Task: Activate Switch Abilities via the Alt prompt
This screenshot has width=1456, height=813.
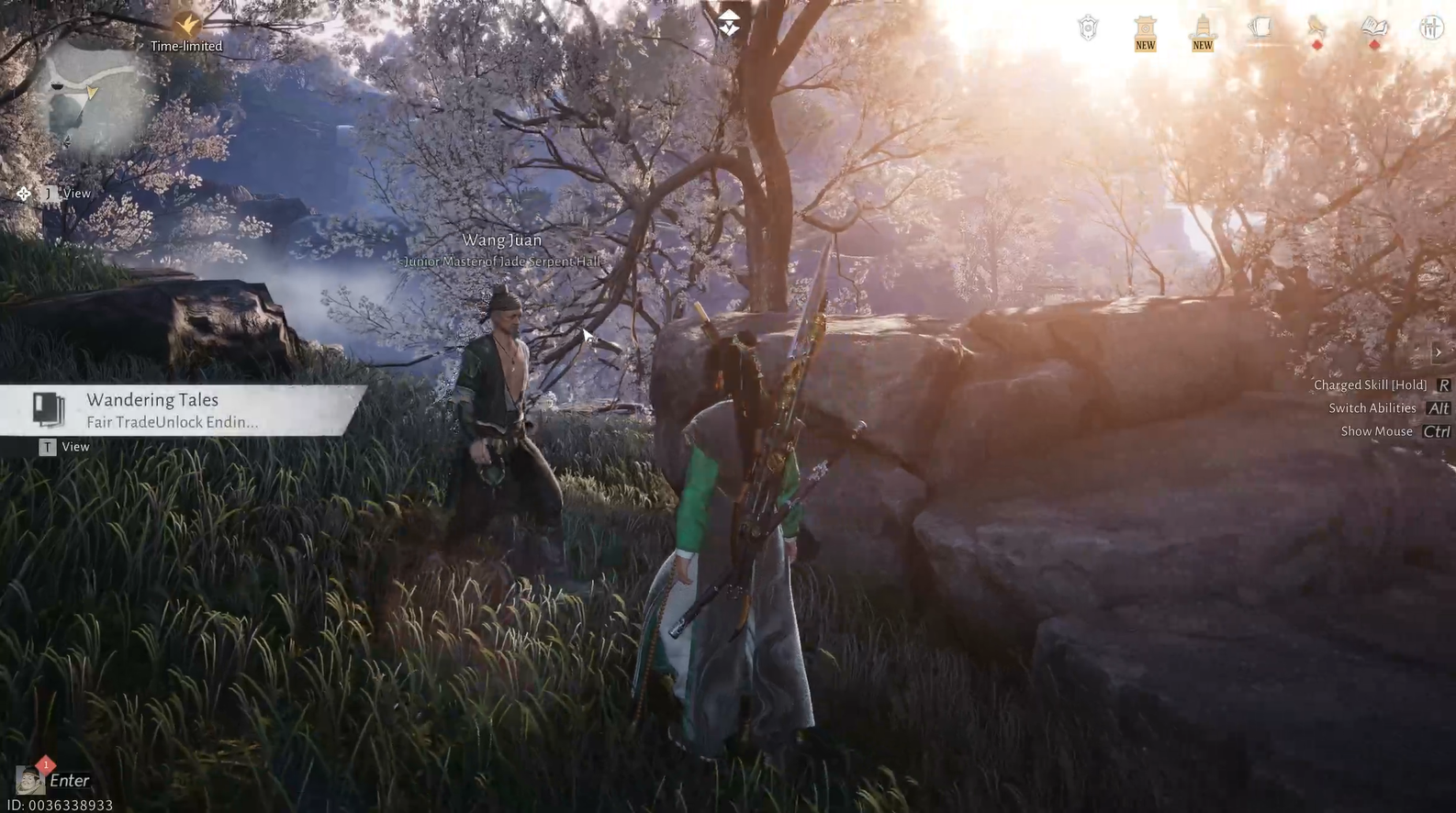Action: (1437, 408)
